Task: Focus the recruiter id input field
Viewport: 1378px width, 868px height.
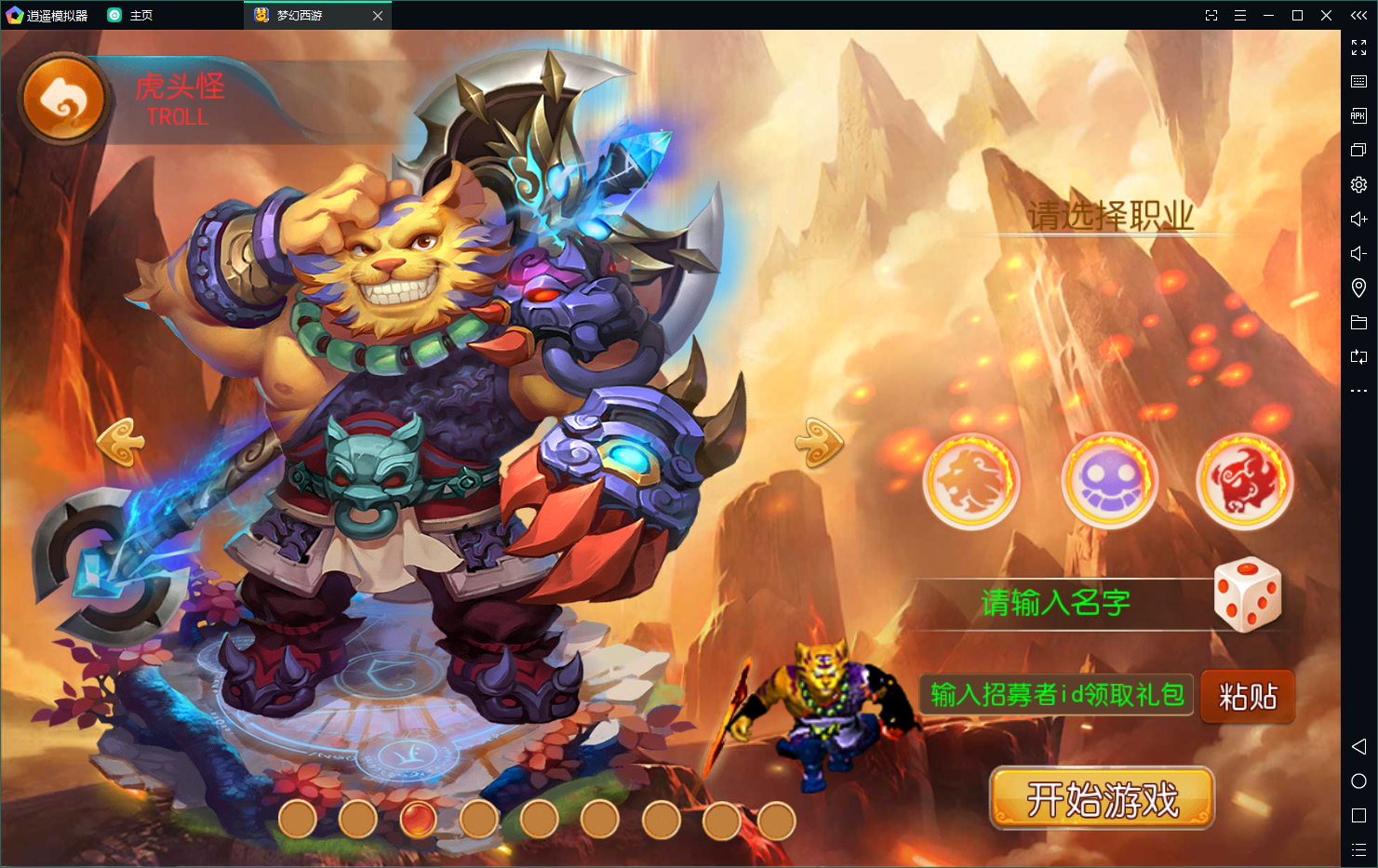Action: click(x=1056, y=695)
